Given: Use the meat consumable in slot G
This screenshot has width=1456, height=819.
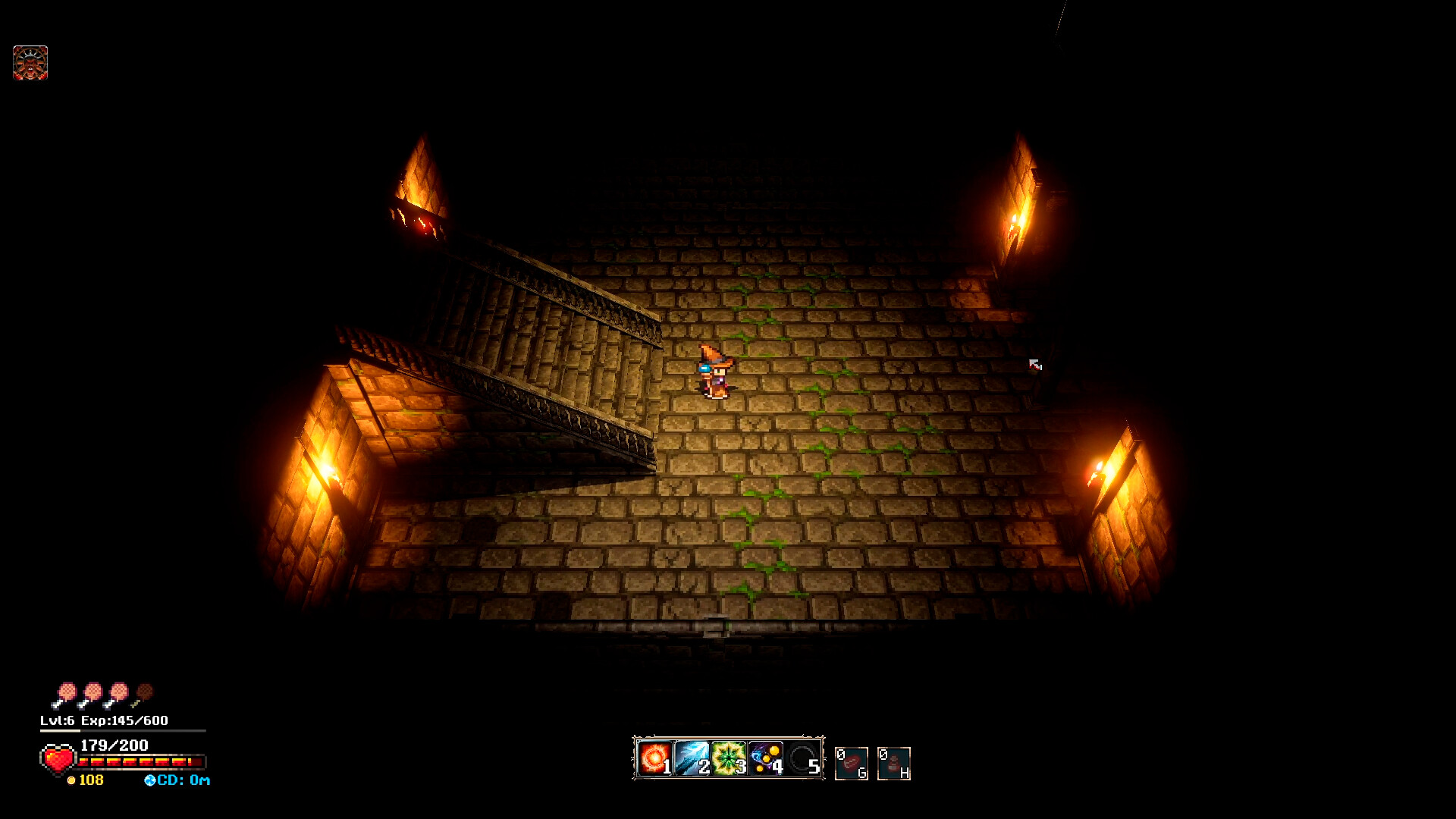Looking at the screenshot, I should point(852,762).
